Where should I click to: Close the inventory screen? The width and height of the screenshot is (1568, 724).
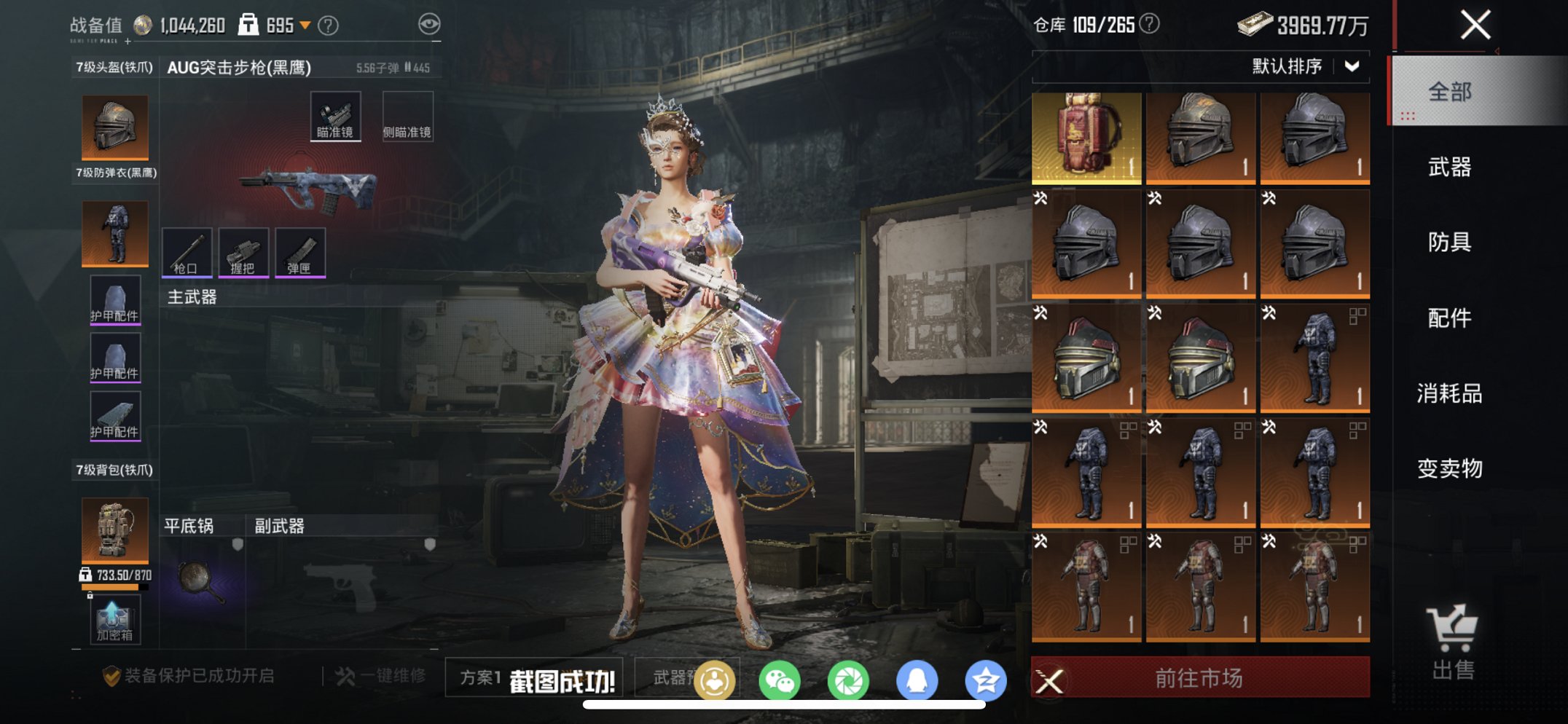(1475, 25)
